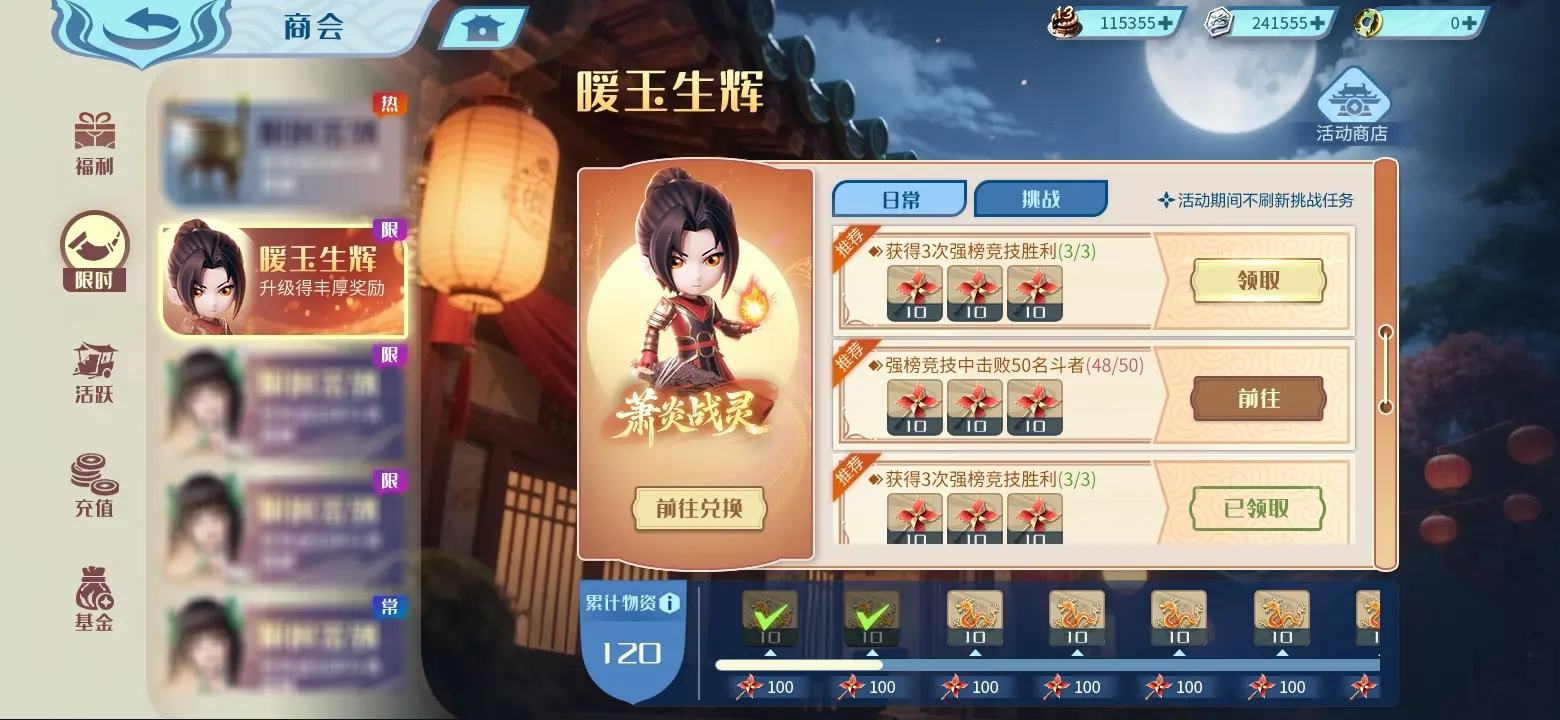1560x720 pixels.
Task: Open the 活动商店 activity shop
Action: (1355, 100)
